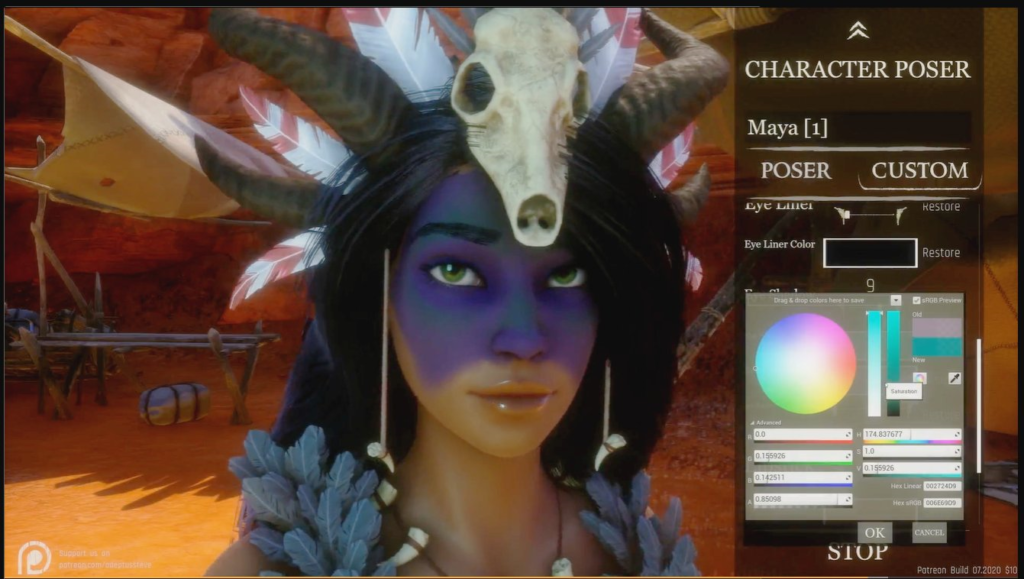
Task: Cancel the color picker dialog
Action: [x=928, y=532]
